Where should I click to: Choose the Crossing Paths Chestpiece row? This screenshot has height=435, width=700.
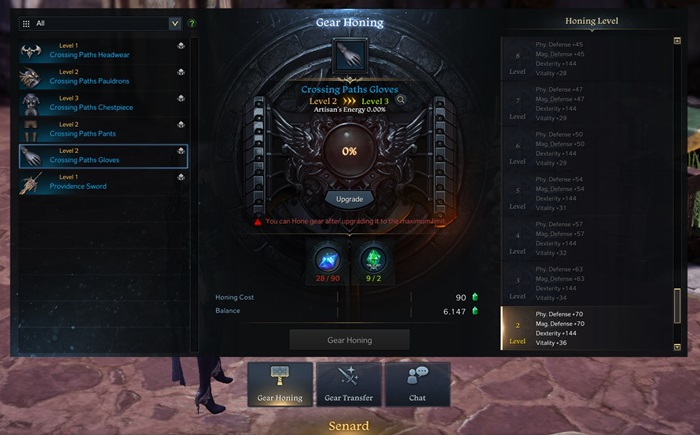(102, 103)
